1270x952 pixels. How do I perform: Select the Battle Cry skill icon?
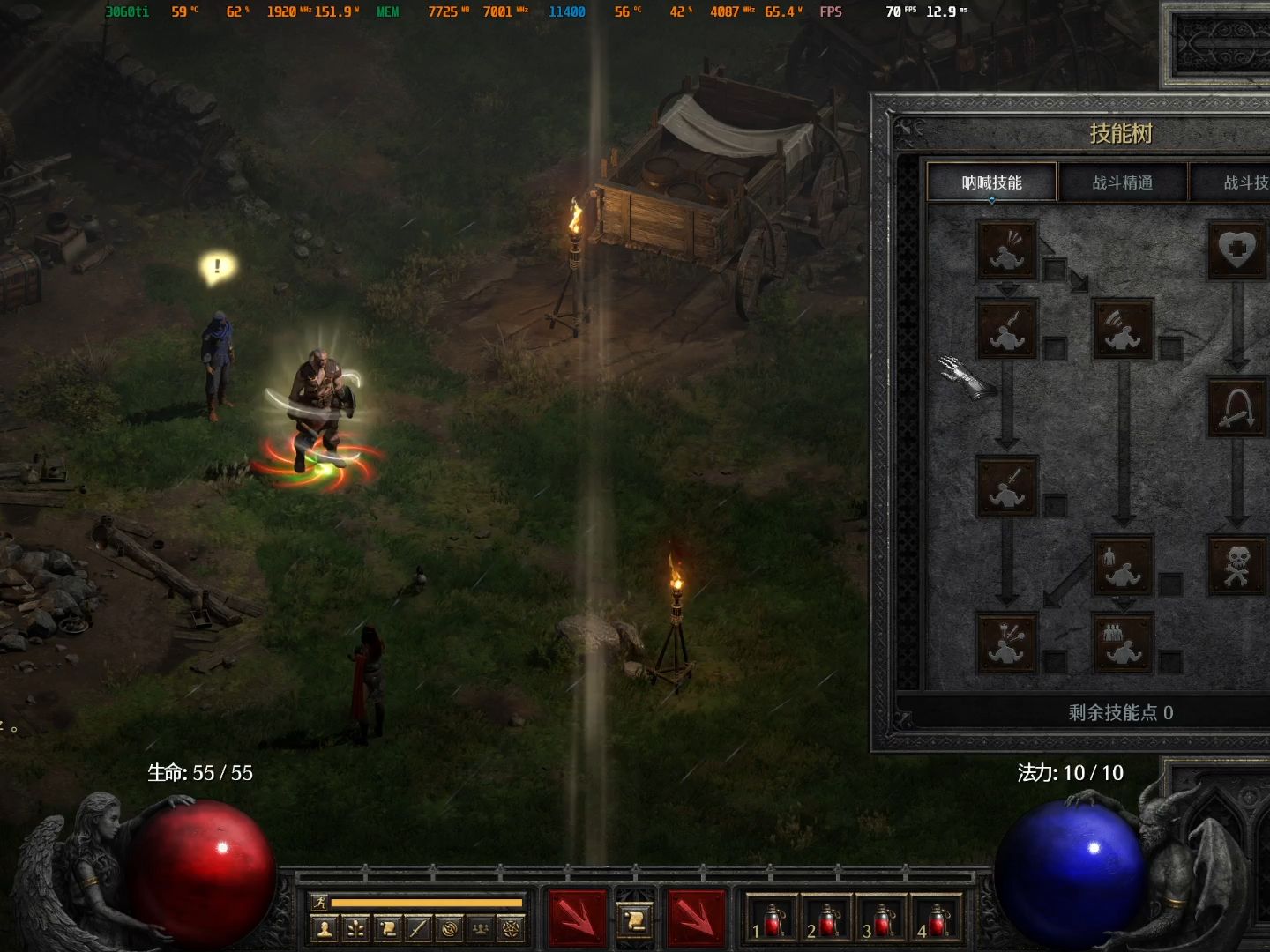tap(1007, 486)
